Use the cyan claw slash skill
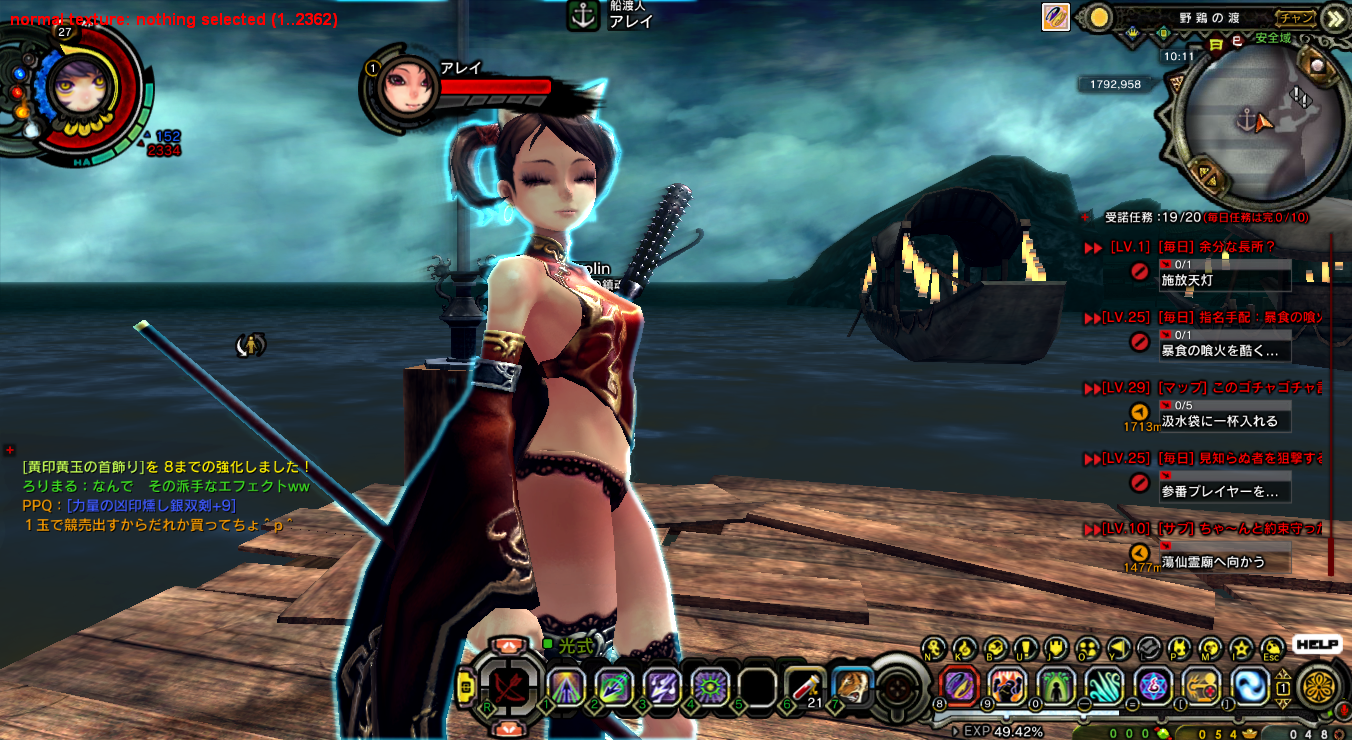Screen dimensions: 1352x740 click(x=1104, y=686)
